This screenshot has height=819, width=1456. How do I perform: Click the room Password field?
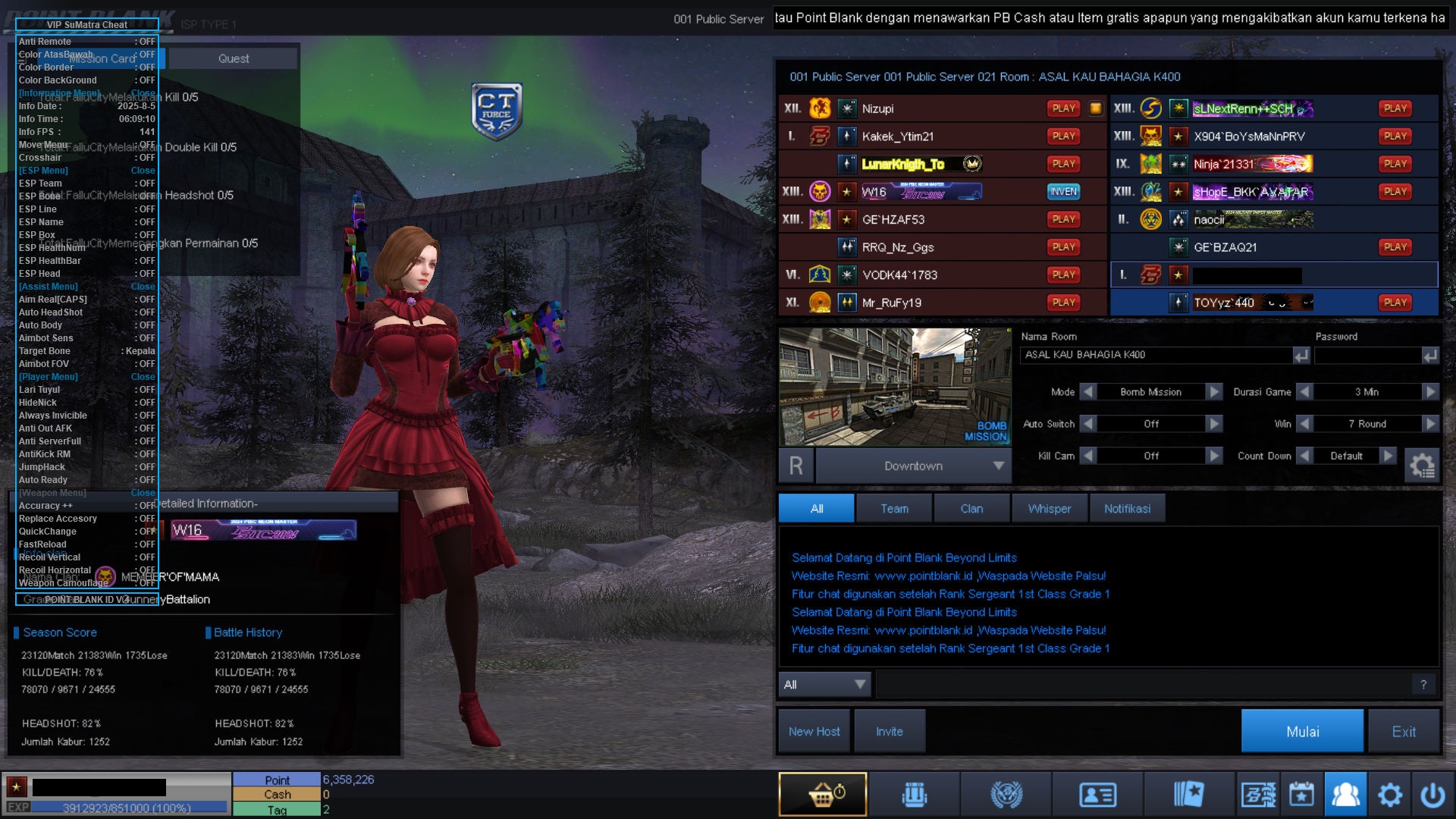(1367, 355)
